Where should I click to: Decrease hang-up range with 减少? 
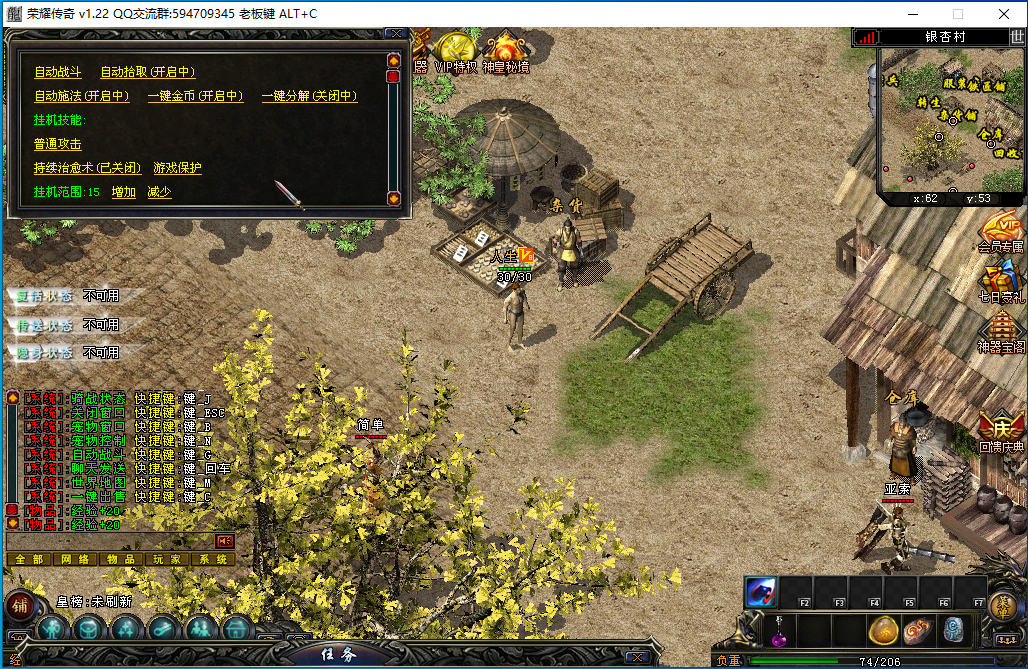click(x=159, y=192)
